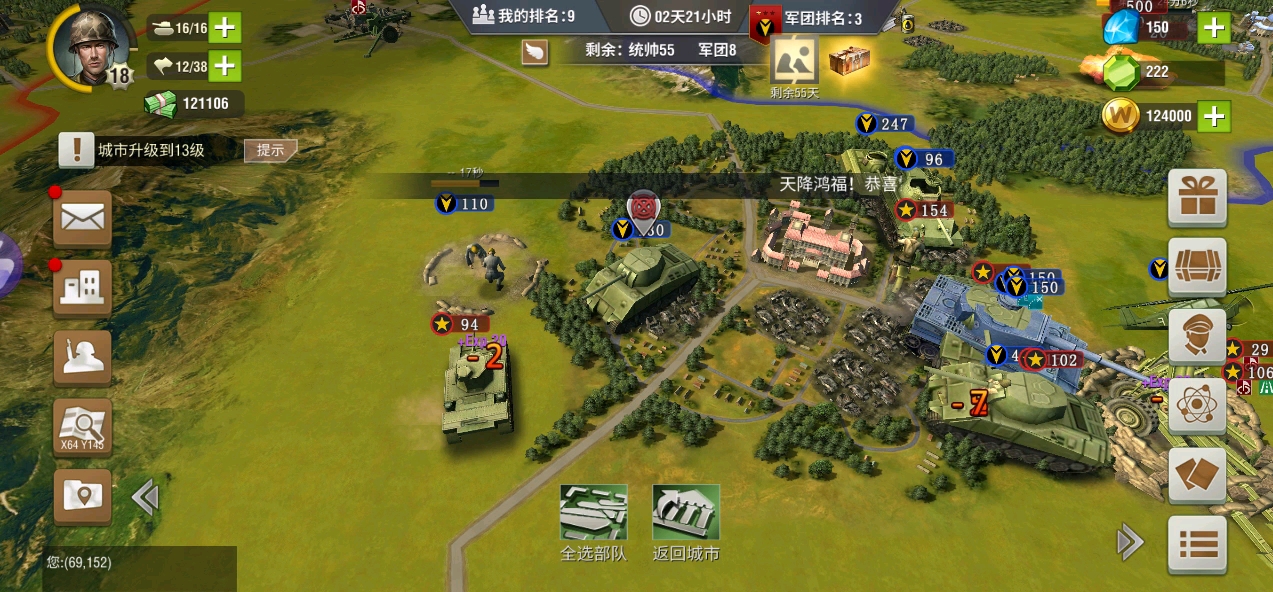Screen dimensions: 1273x592
Task: Open the 城市升级到13级 quest tracker
Action: tap(150, 150)
